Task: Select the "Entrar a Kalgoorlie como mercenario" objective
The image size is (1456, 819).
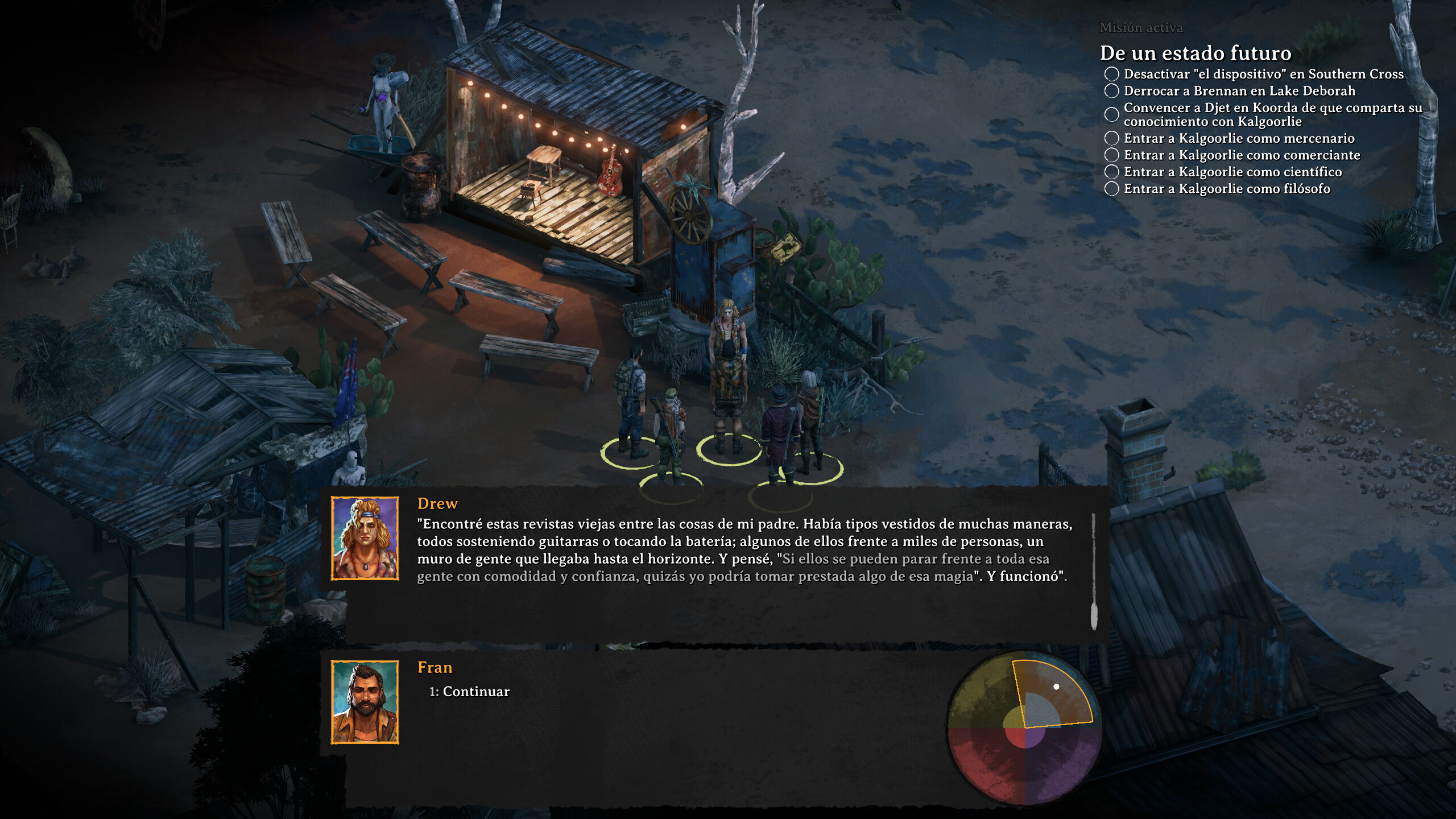Action: pos(1239,138)
